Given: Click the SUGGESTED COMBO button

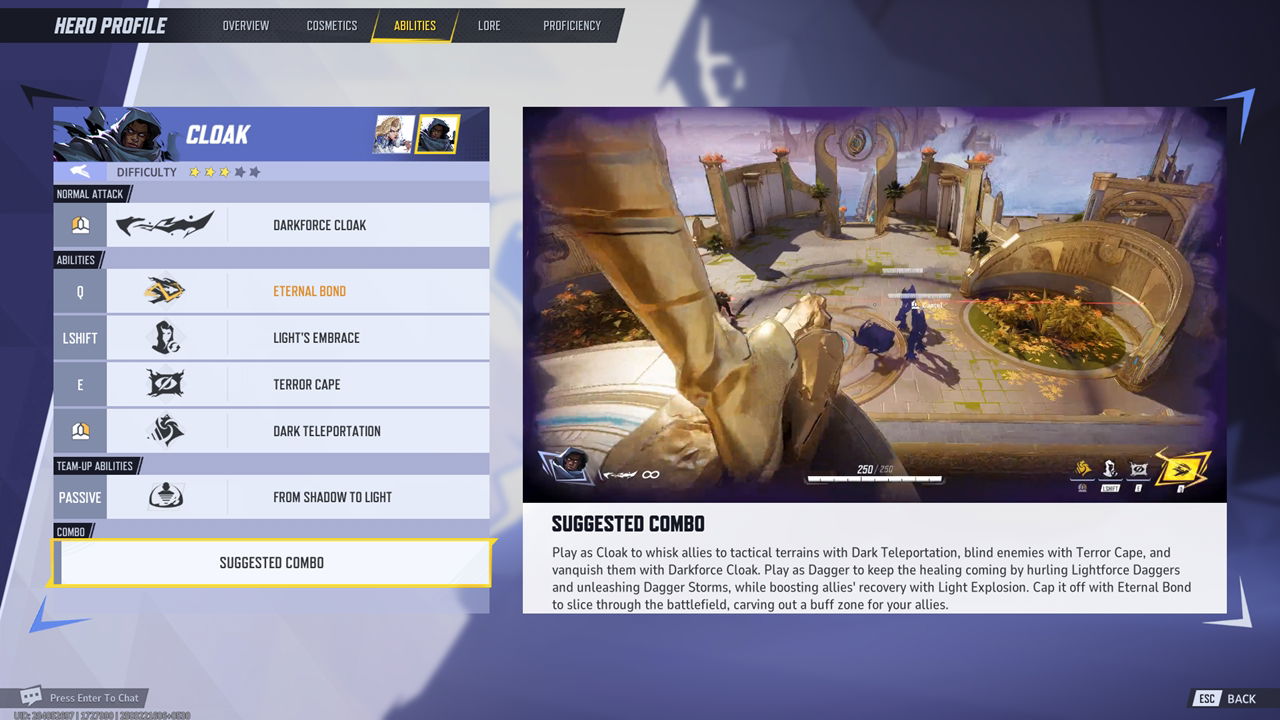Looking at the screenshot, I should [271, 563].
